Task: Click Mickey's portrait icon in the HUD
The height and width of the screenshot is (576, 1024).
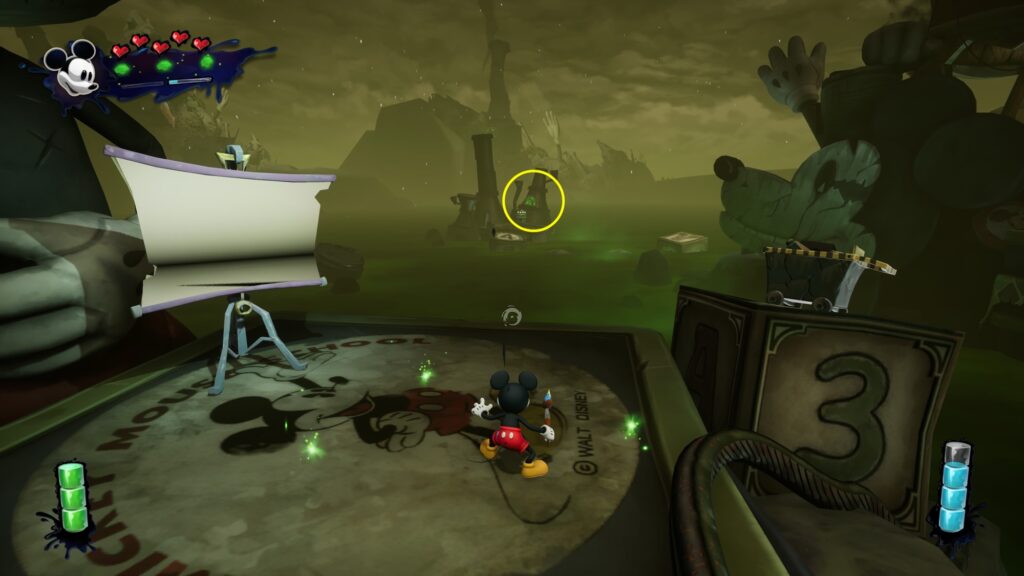Action: 72,69
